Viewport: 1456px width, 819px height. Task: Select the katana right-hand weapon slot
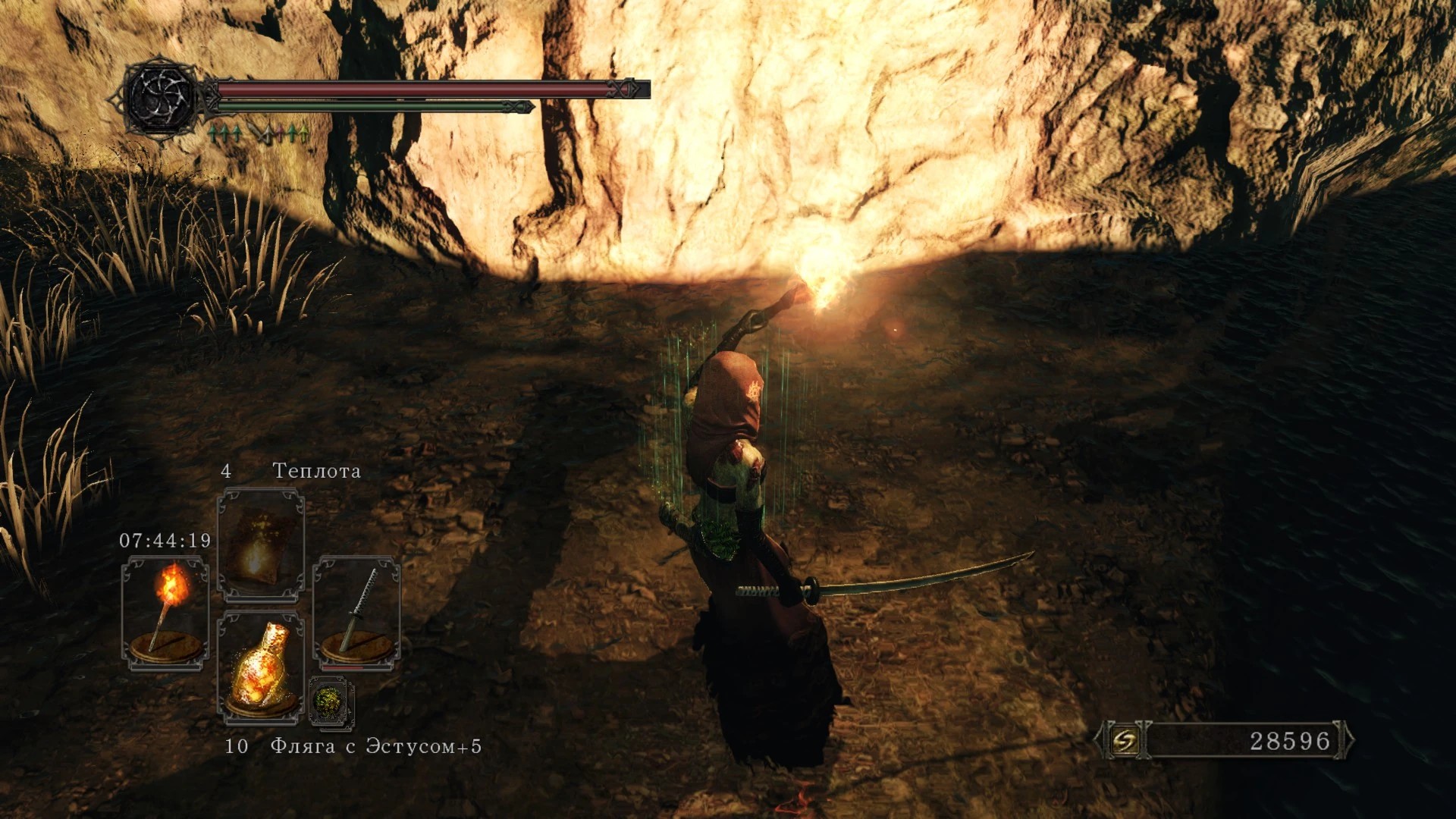tap(356, 613)
